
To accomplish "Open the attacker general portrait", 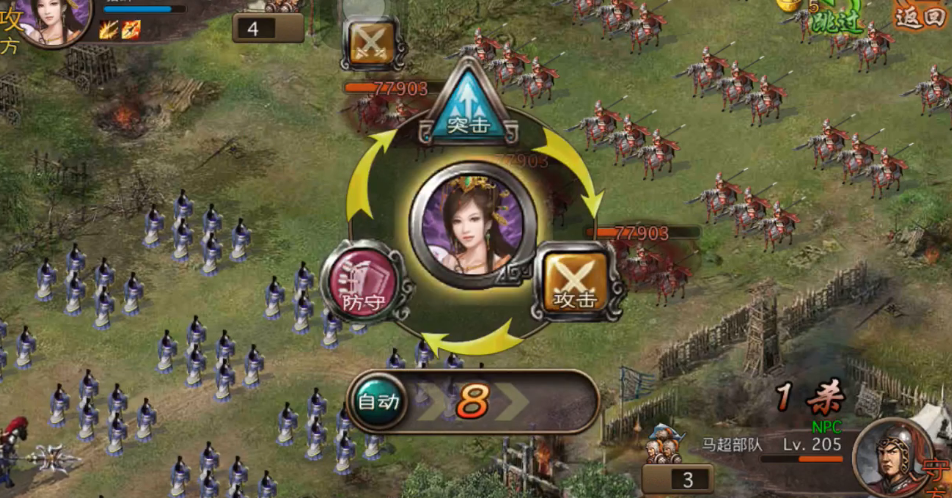I will pos(52,18).
